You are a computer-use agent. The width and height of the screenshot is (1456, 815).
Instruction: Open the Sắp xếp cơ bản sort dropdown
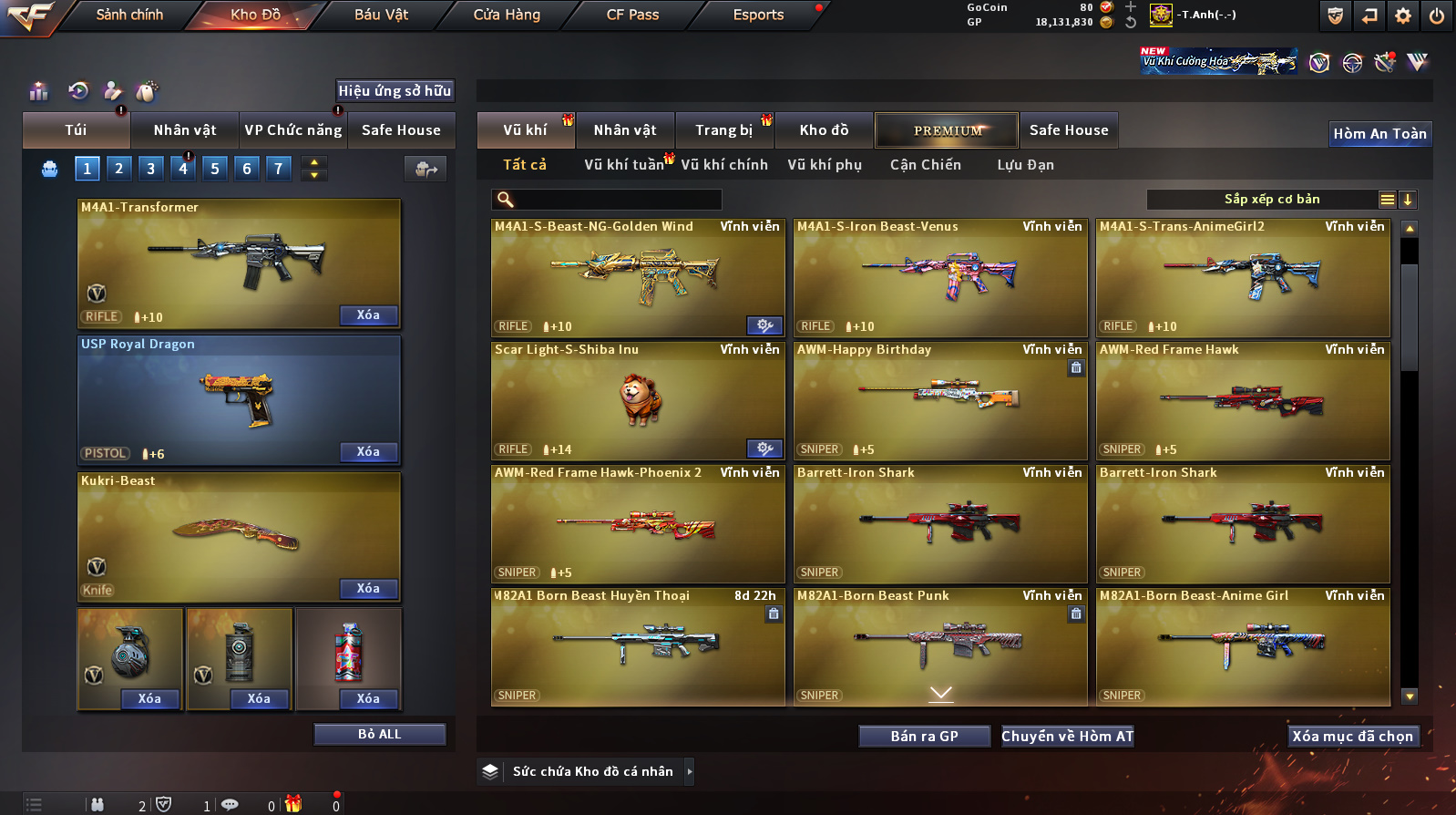[1271, 200]
